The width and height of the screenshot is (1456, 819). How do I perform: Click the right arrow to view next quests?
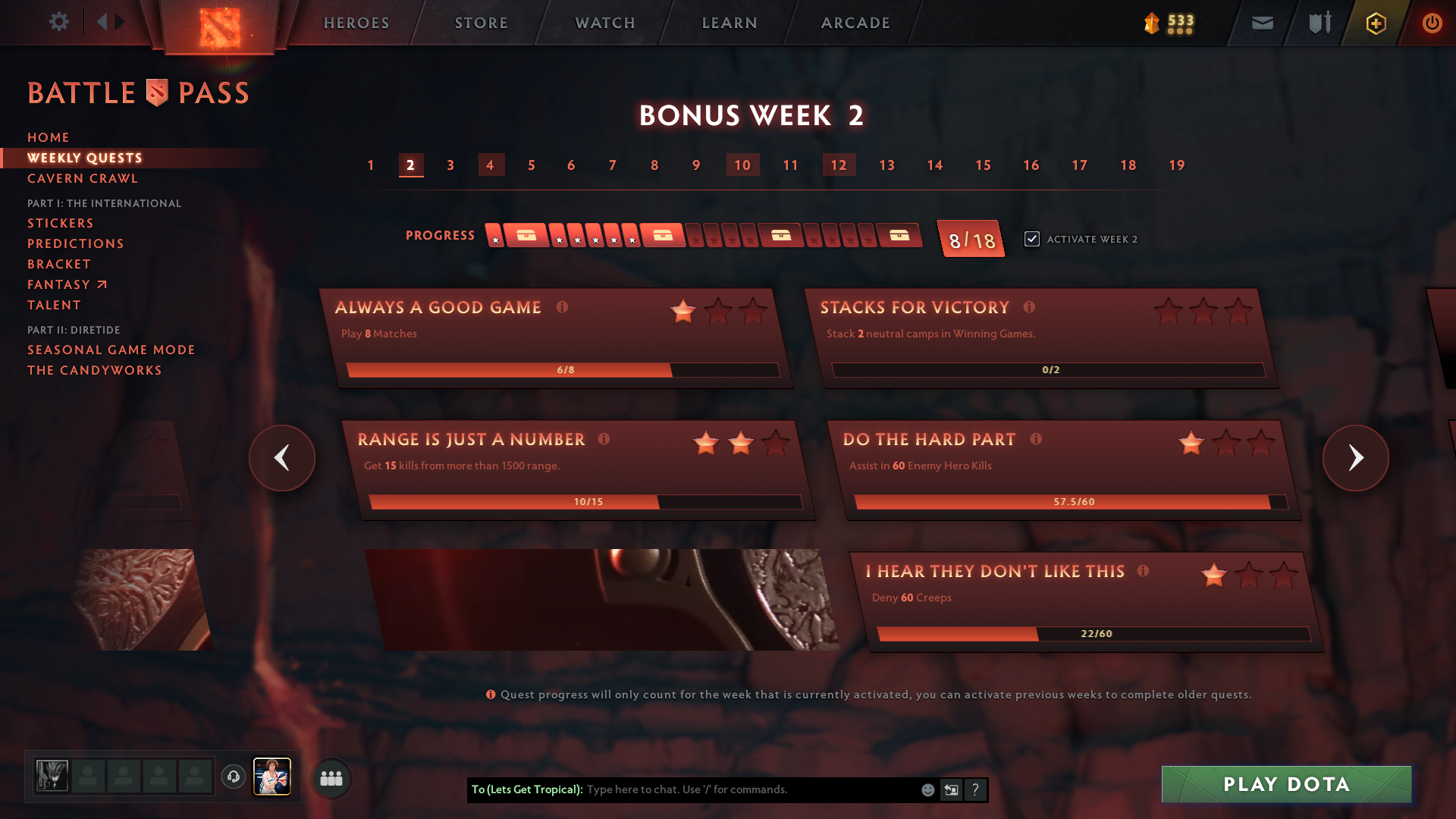(x=1355, y=458)
